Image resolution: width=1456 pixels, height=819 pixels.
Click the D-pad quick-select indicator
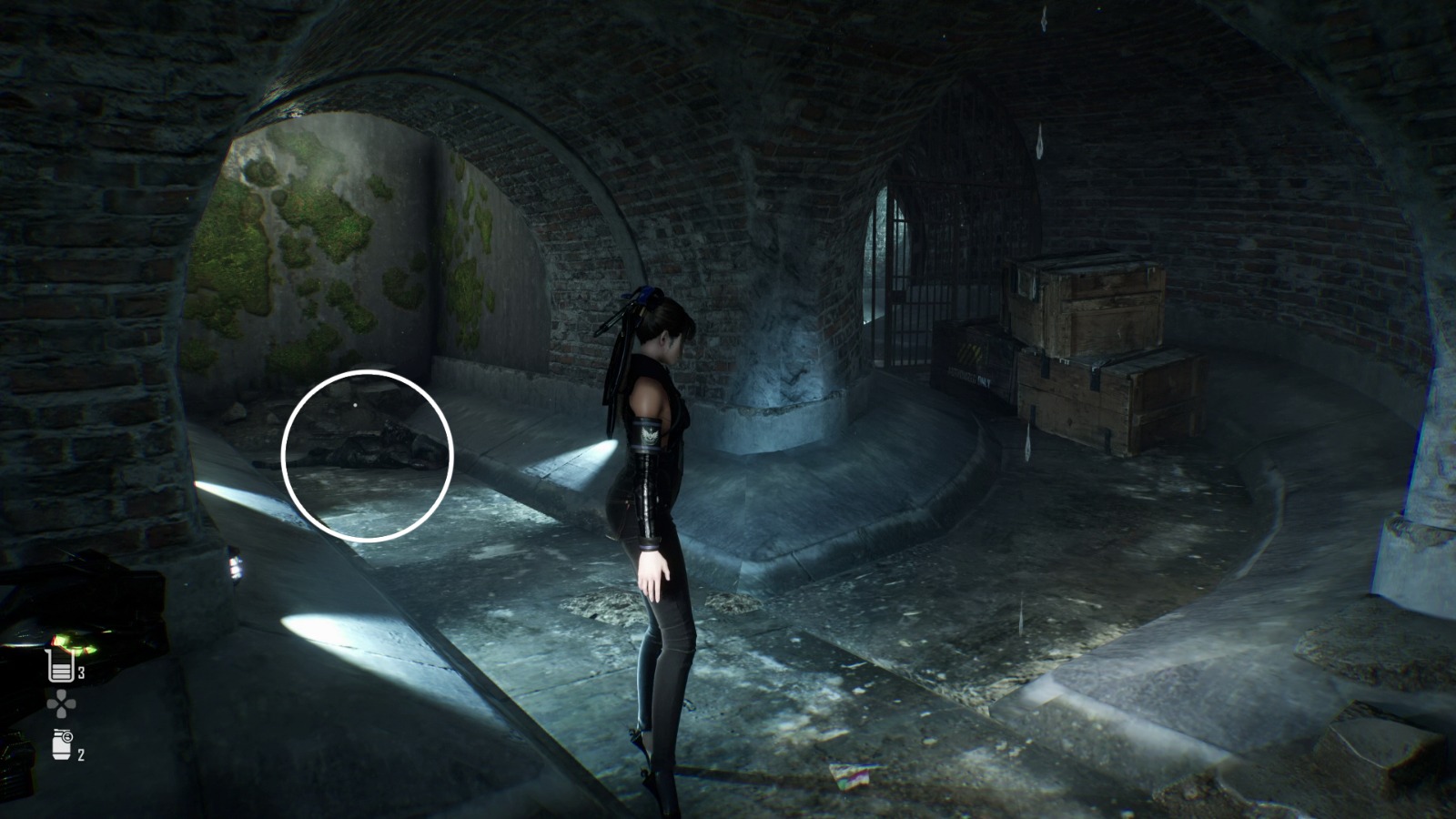[61, 703]
